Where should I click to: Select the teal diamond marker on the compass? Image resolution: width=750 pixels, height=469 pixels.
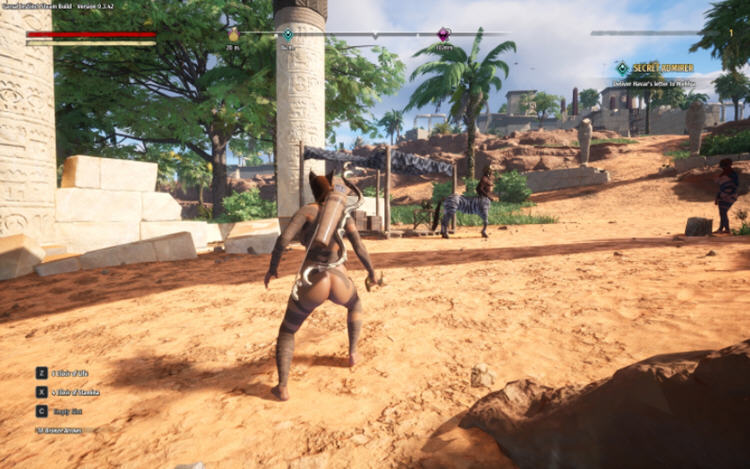(288, 34)
